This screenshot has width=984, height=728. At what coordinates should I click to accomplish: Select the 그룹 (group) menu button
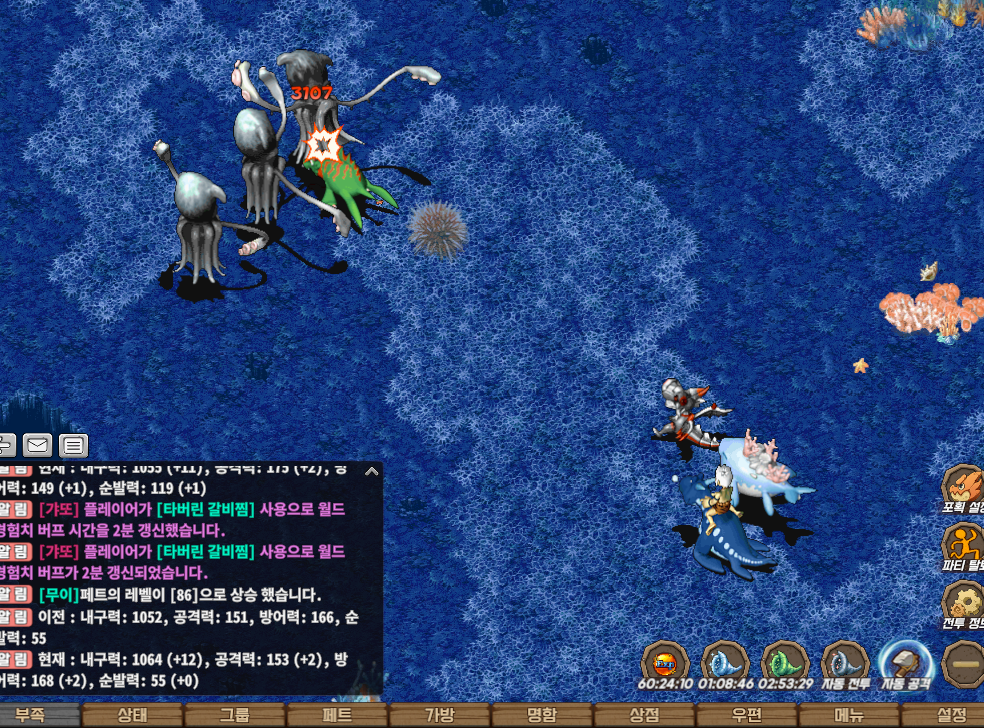pyautogui.click(x=235, y=715)
